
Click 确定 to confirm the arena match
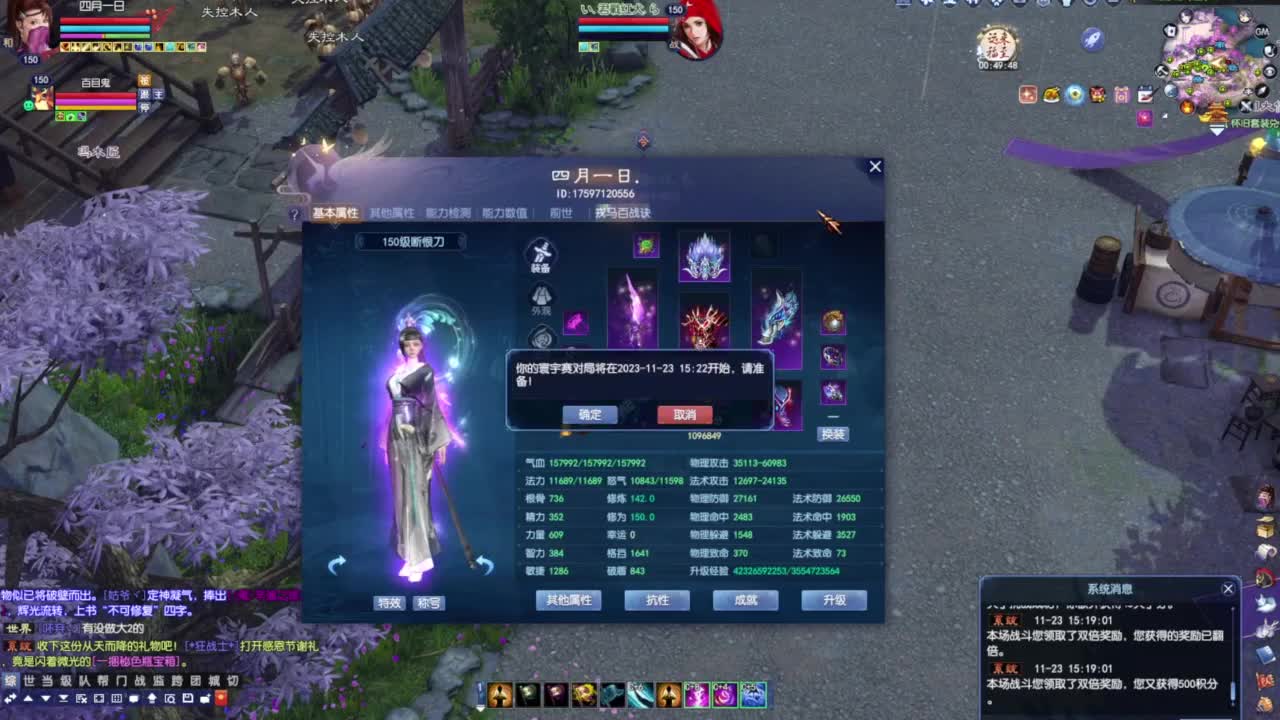tap(590, 414)
